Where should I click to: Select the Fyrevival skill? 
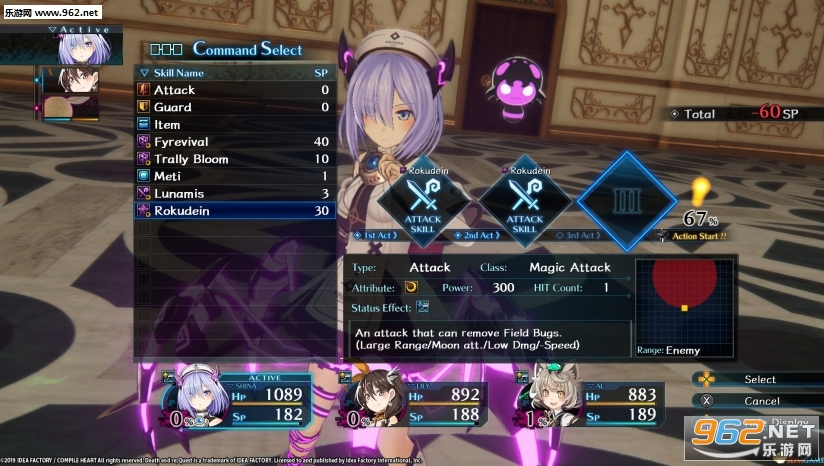tap(235, 142)
